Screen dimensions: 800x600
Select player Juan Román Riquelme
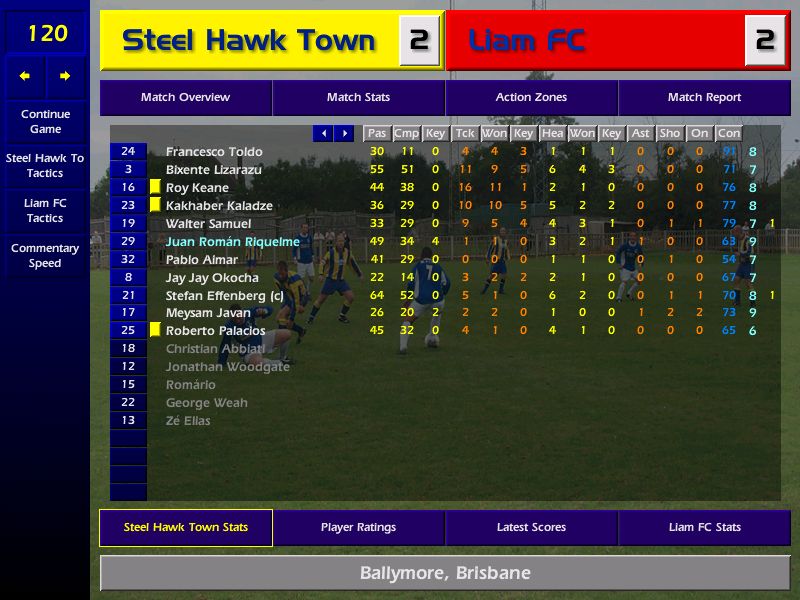tap(232, 242)
